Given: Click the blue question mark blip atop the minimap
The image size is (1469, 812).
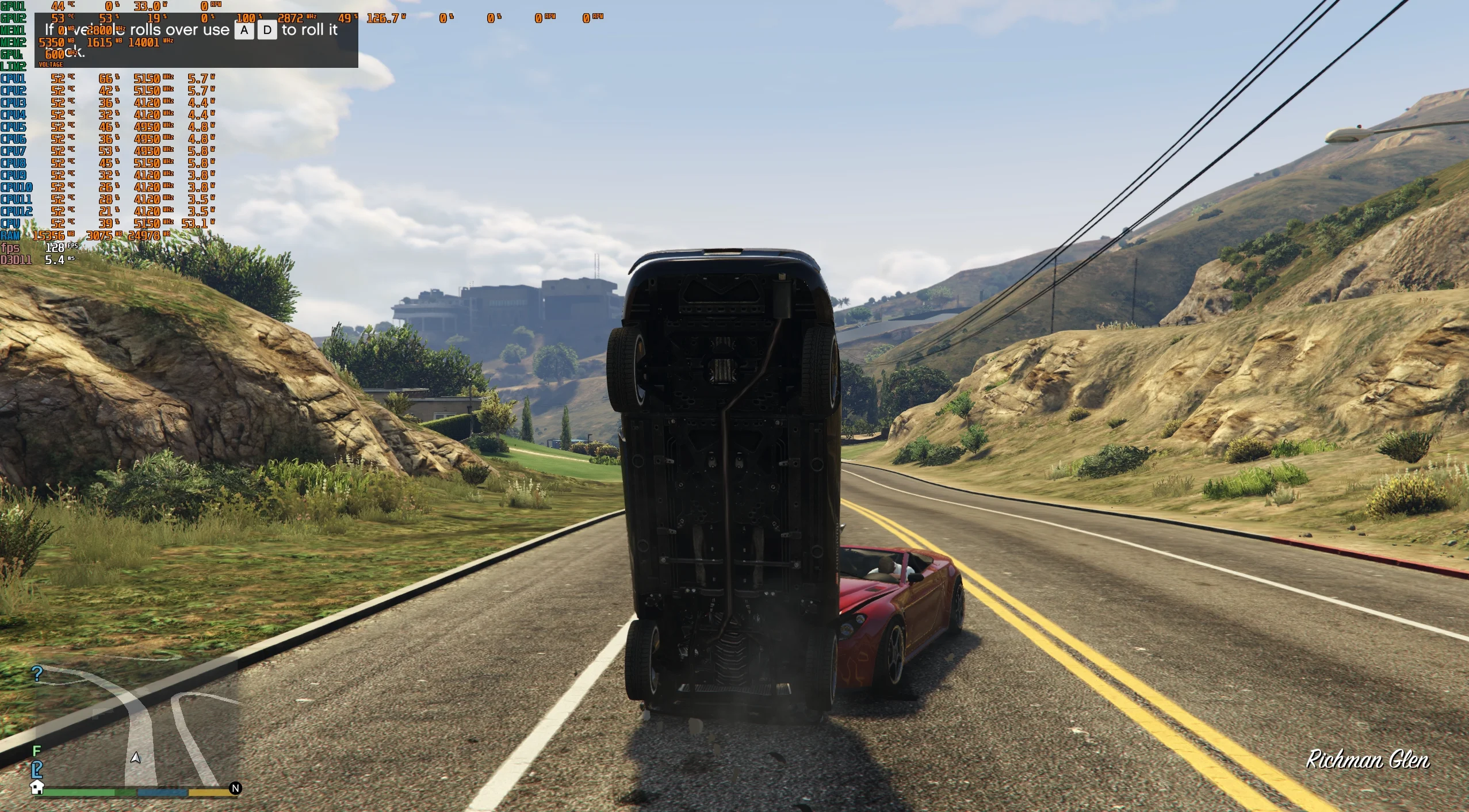Looking at the screenshot, I should (x=37, y=673).
